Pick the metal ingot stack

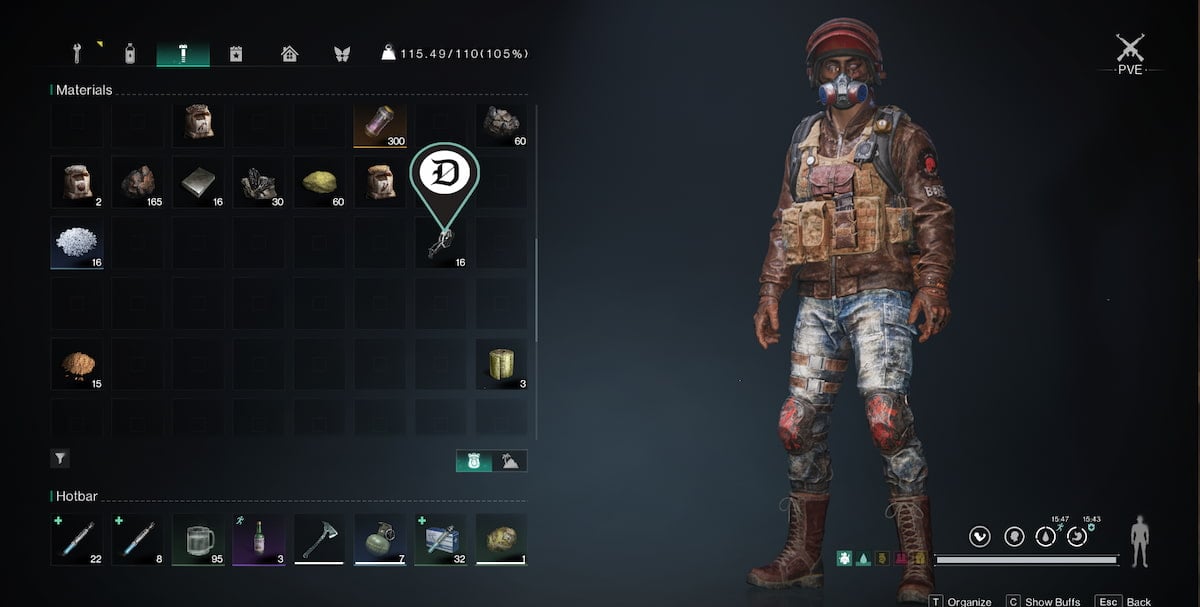coord(198,182)
